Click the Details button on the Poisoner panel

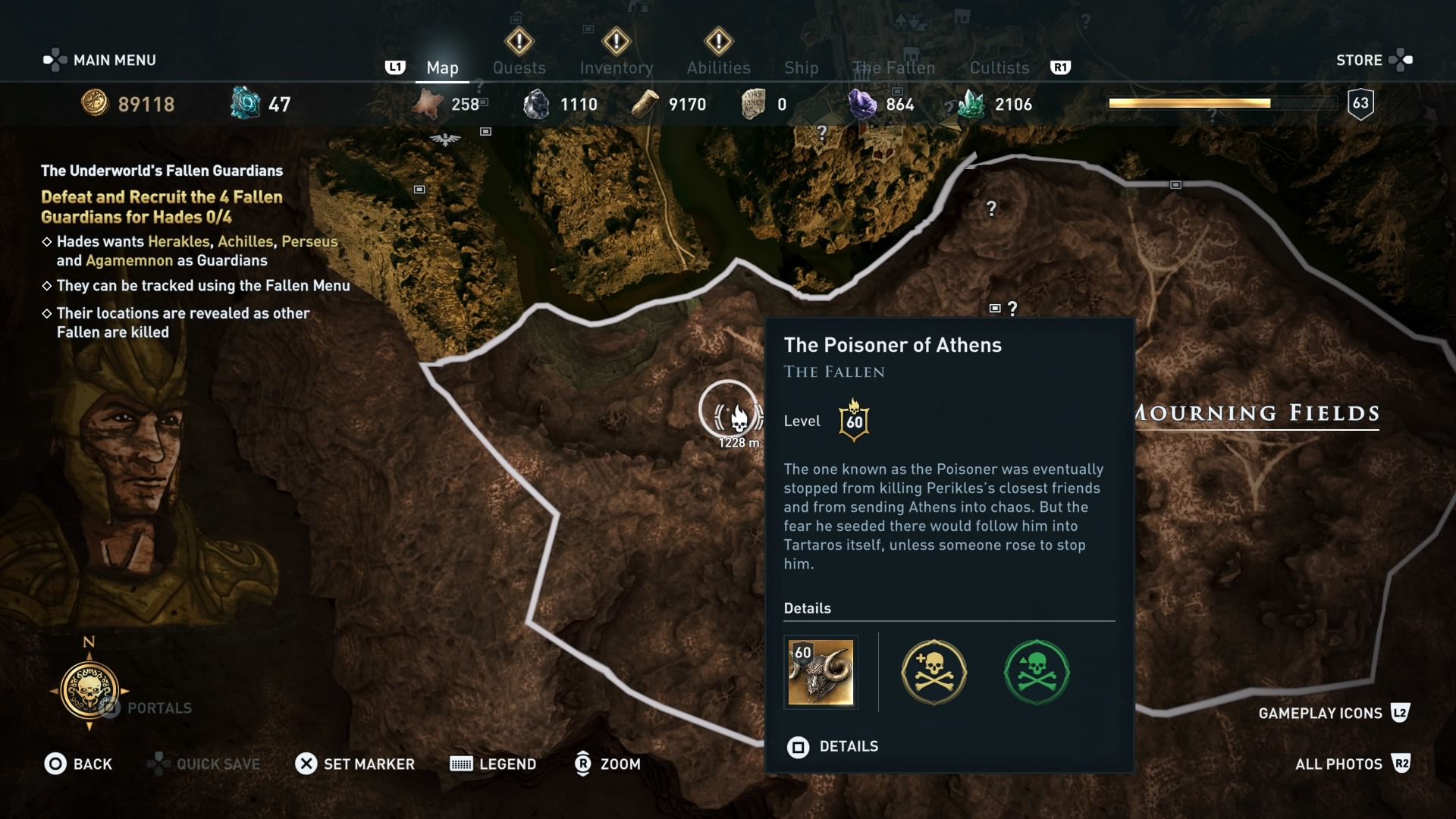834,747
